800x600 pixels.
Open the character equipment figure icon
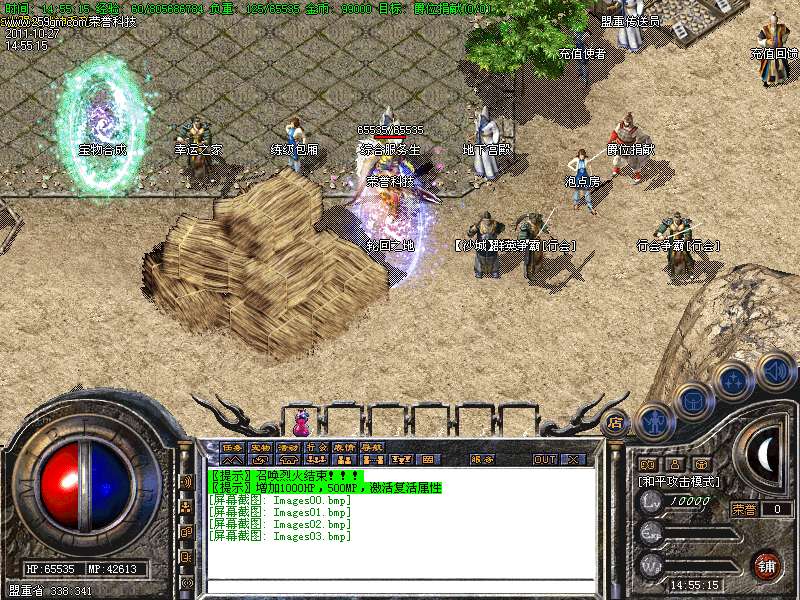coord(653,421)
